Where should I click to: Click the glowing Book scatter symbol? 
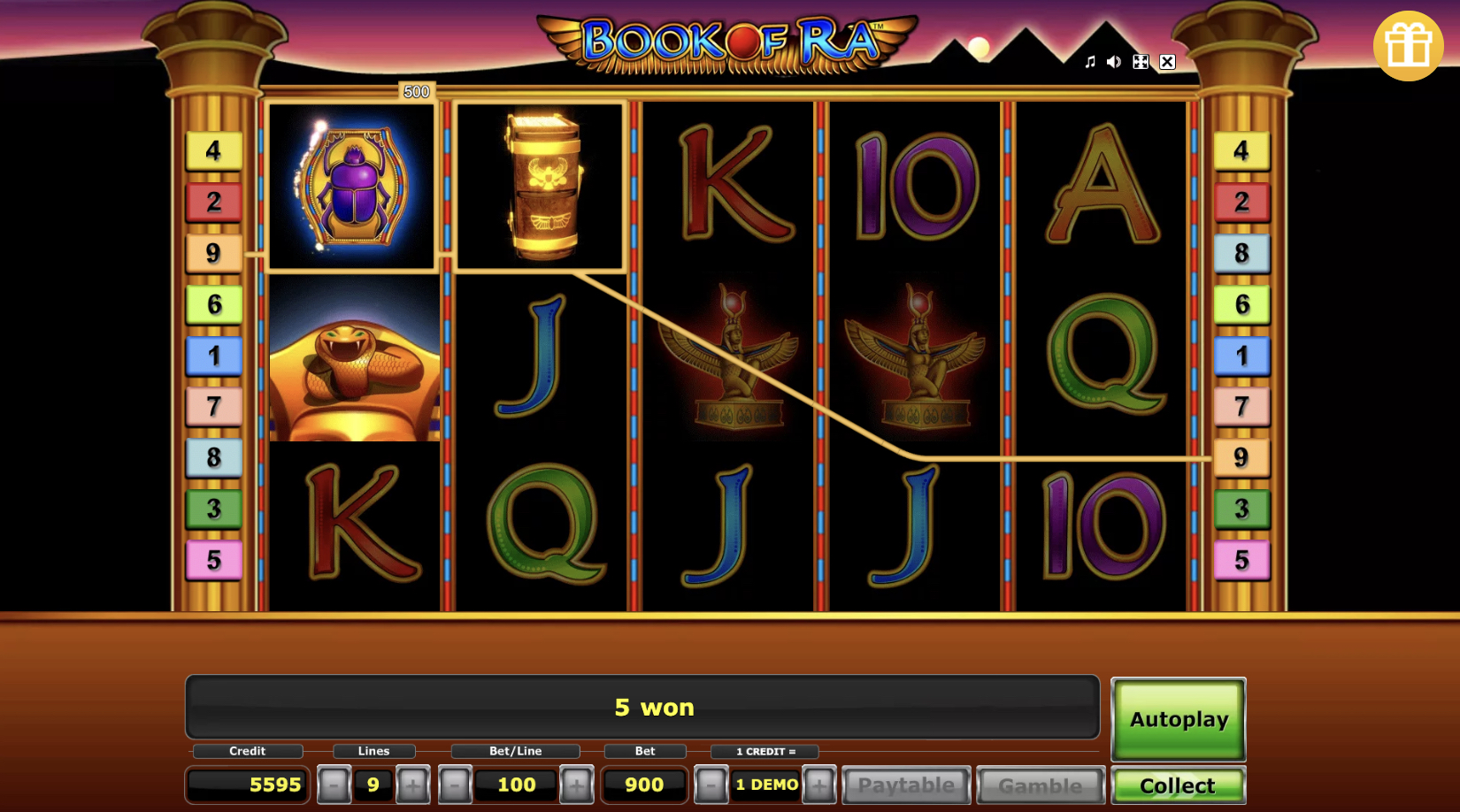point(541,186)
